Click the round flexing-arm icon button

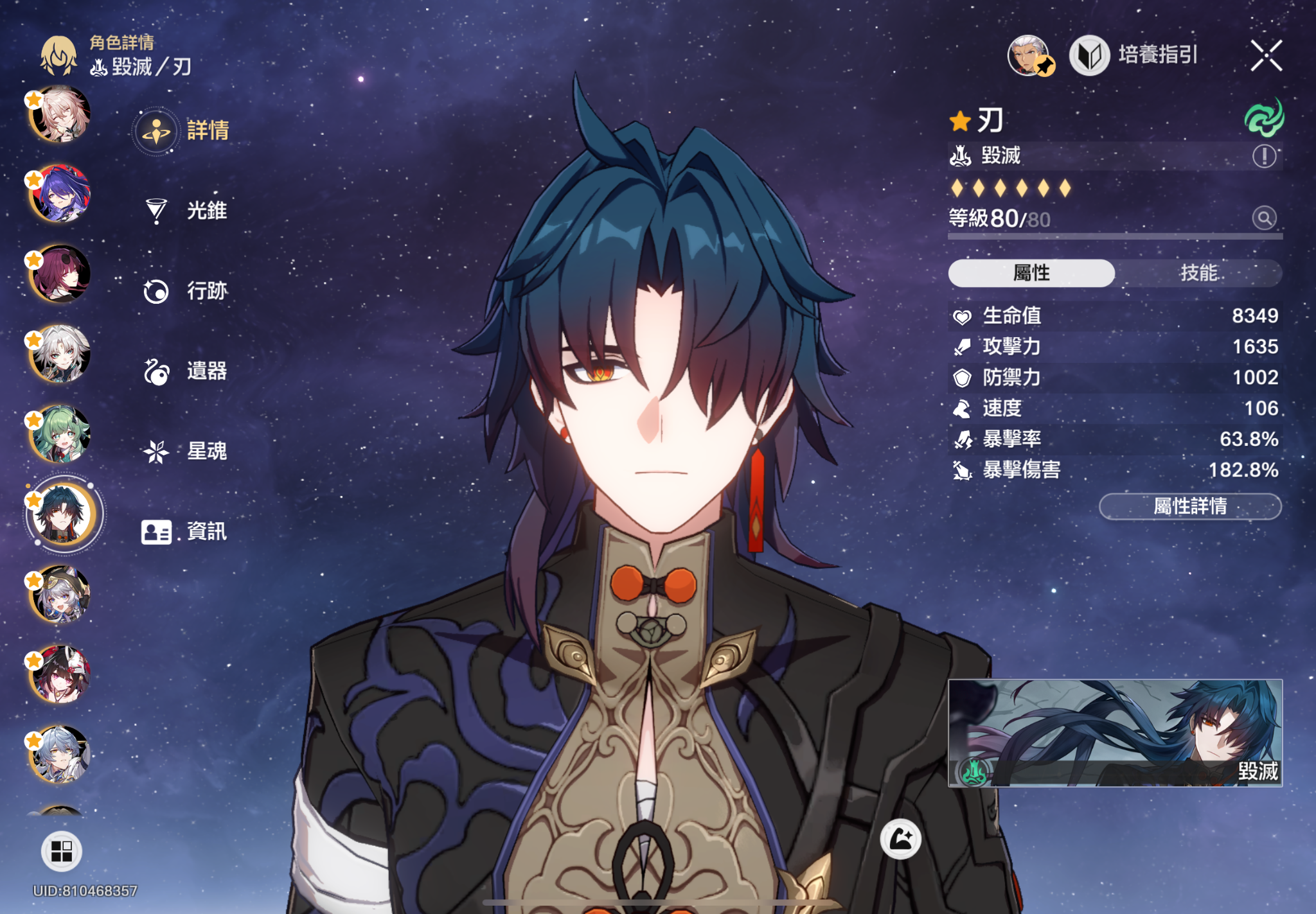(x=900, y=839)
